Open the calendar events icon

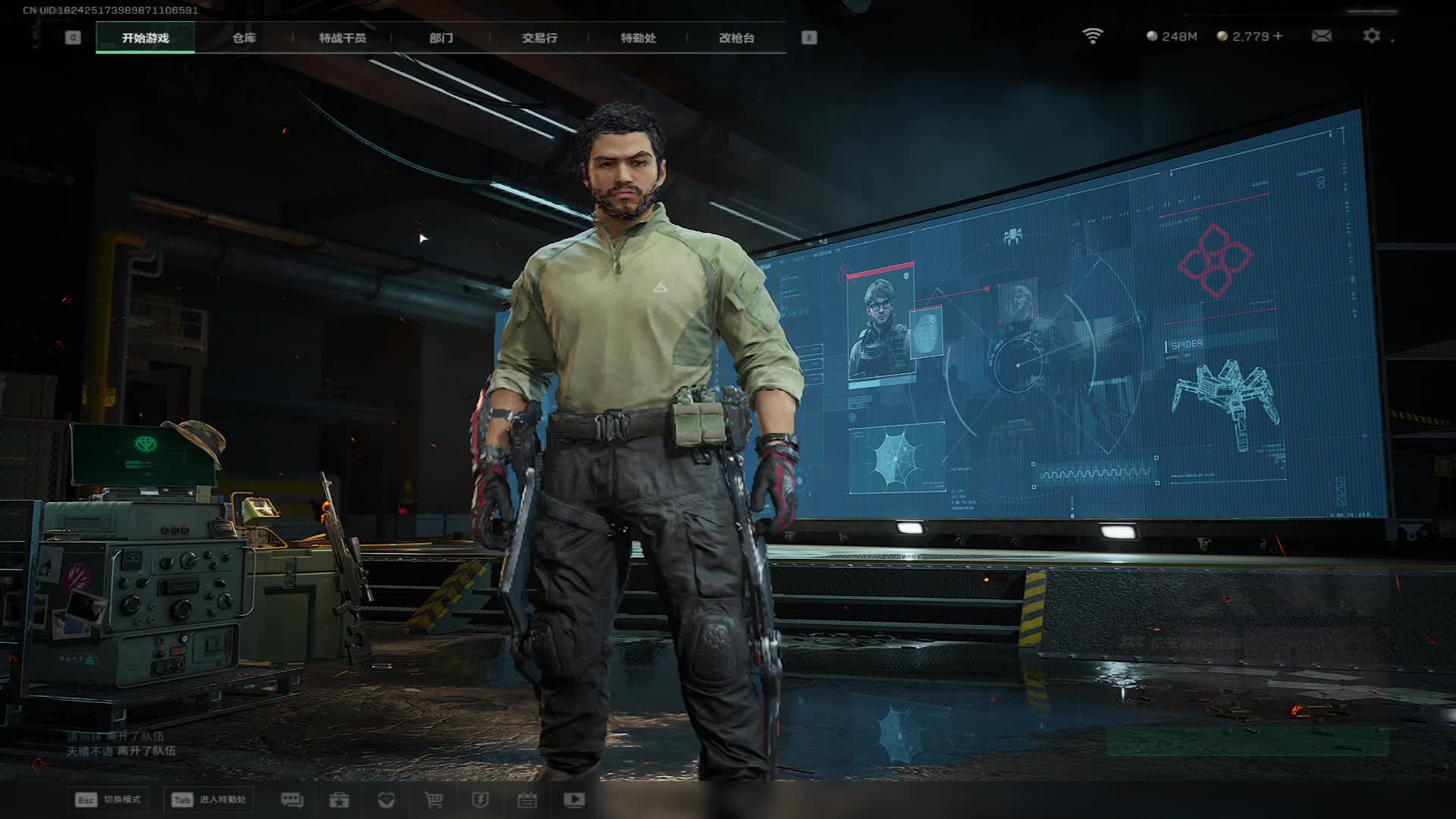[x=527, y=800]
